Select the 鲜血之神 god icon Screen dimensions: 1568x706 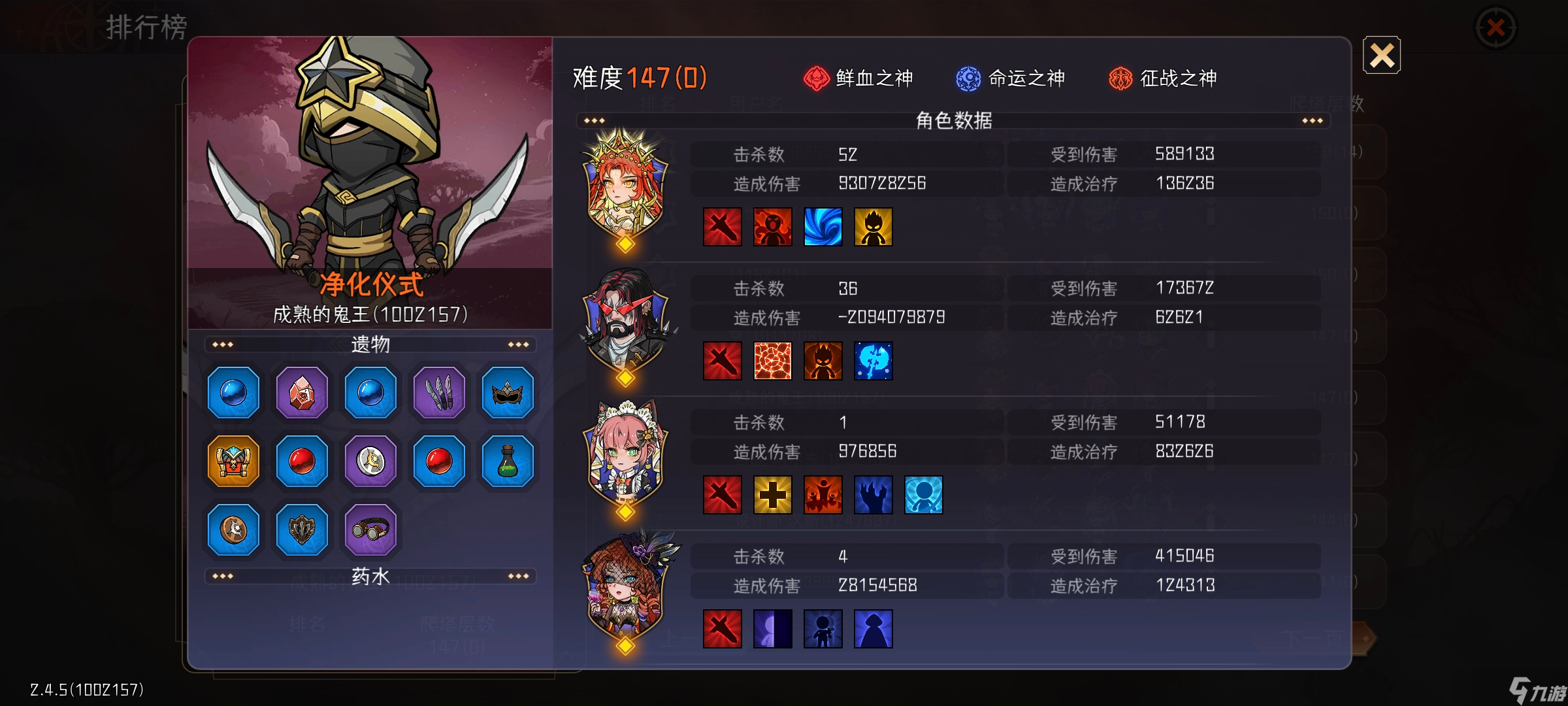tap(815, 78)
